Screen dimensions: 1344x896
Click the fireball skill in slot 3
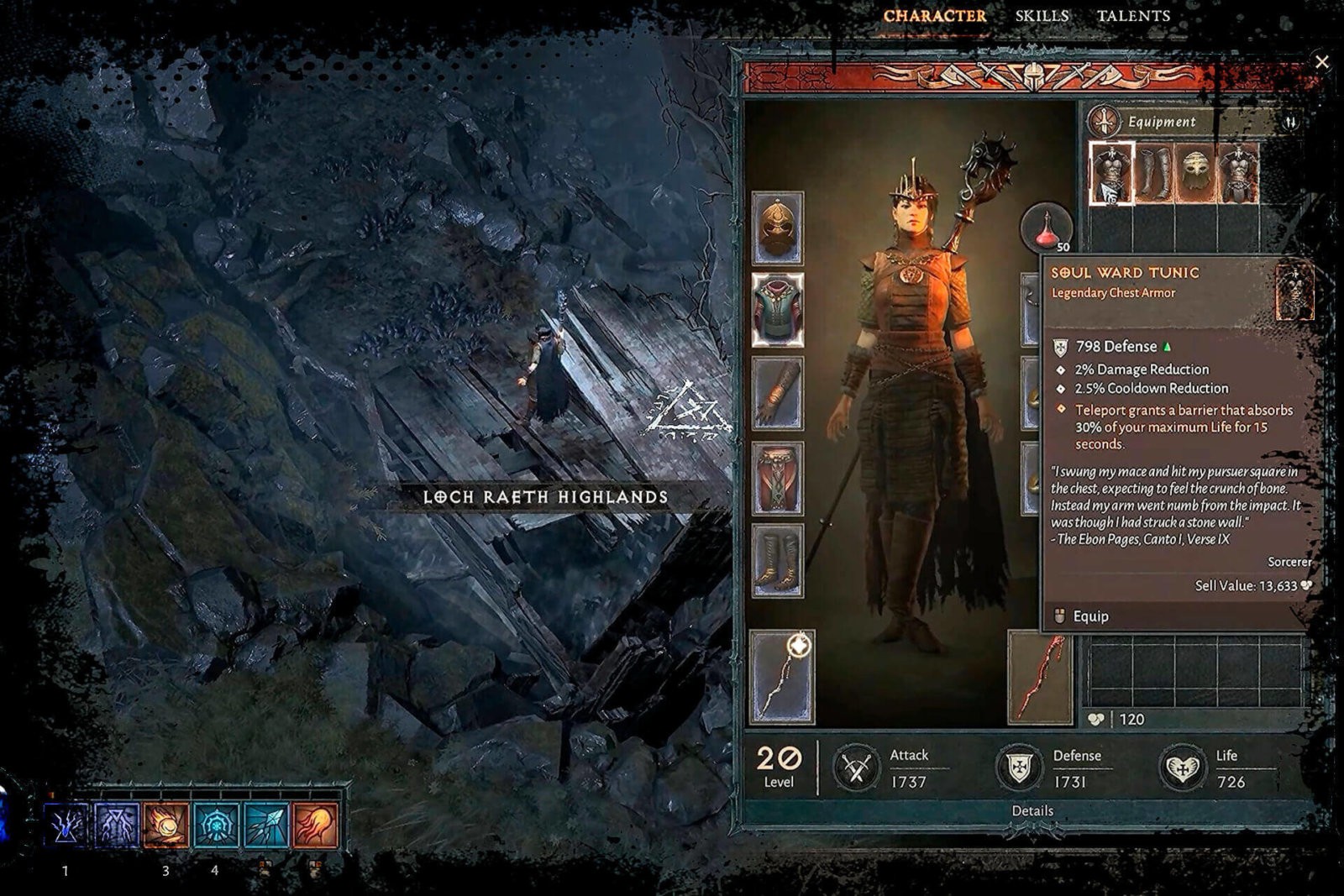pyautogui.click(x=165, y=825)
